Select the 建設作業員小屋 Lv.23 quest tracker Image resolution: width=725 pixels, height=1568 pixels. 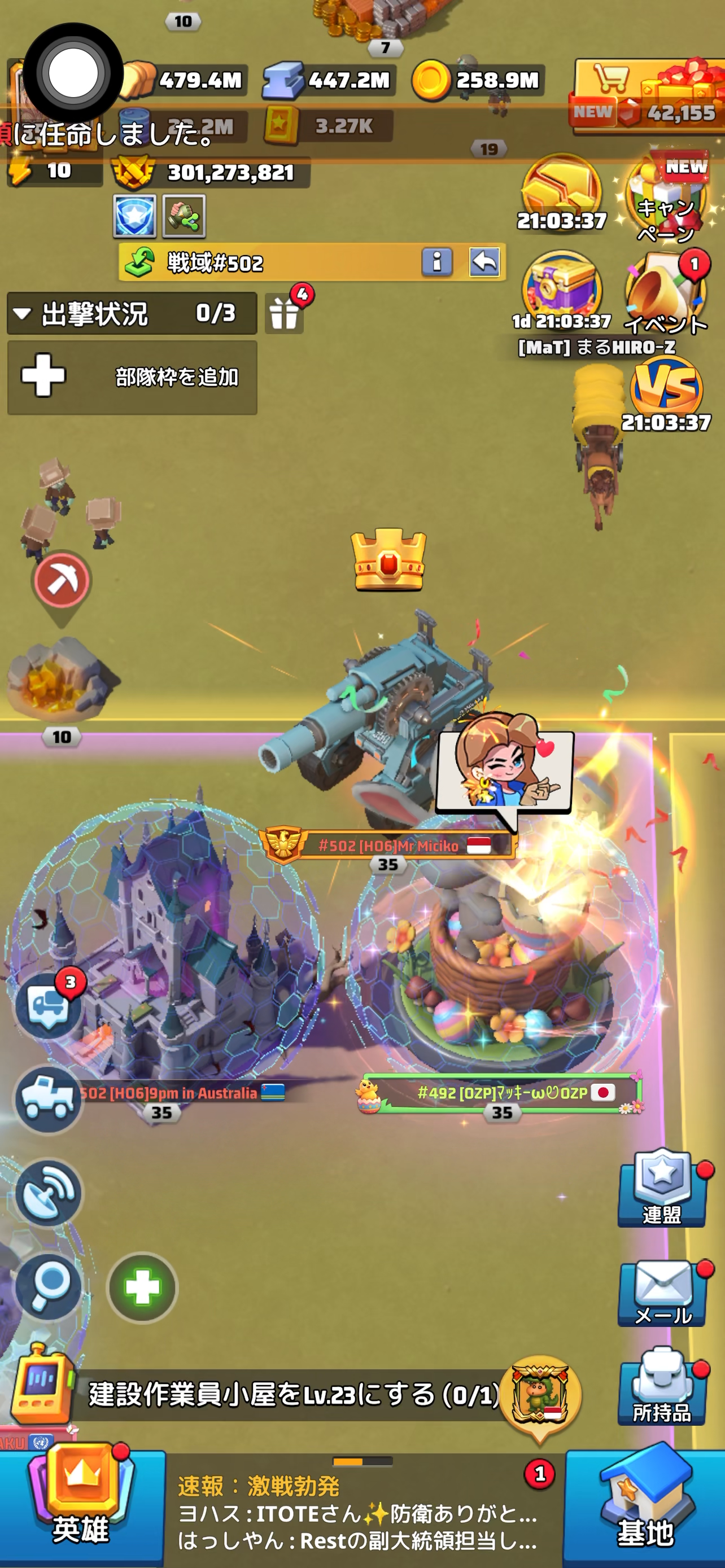(292, 1394)
